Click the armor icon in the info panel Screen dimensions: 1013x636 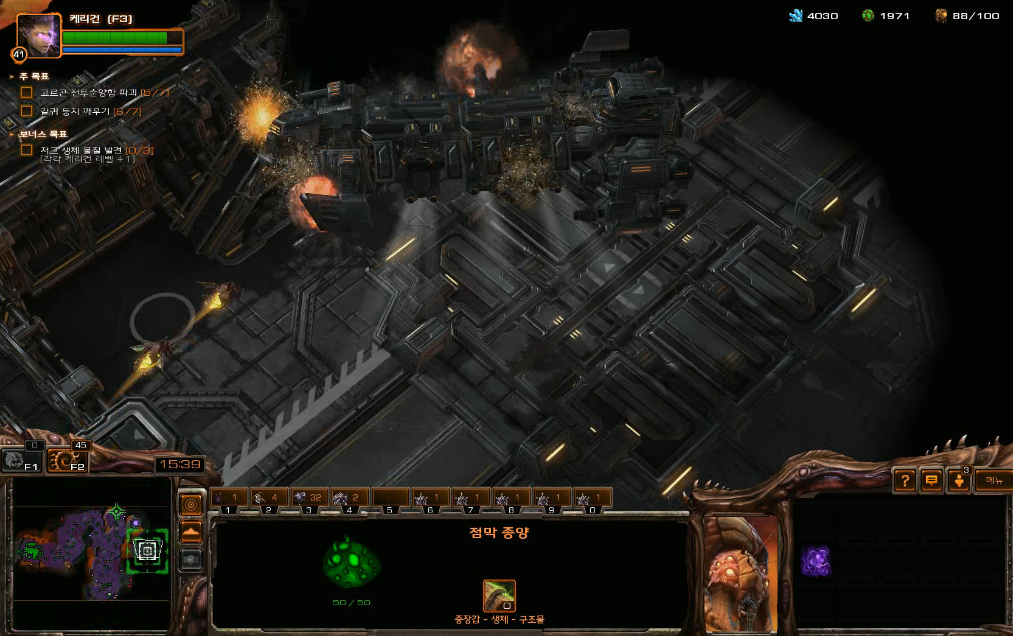499,596
